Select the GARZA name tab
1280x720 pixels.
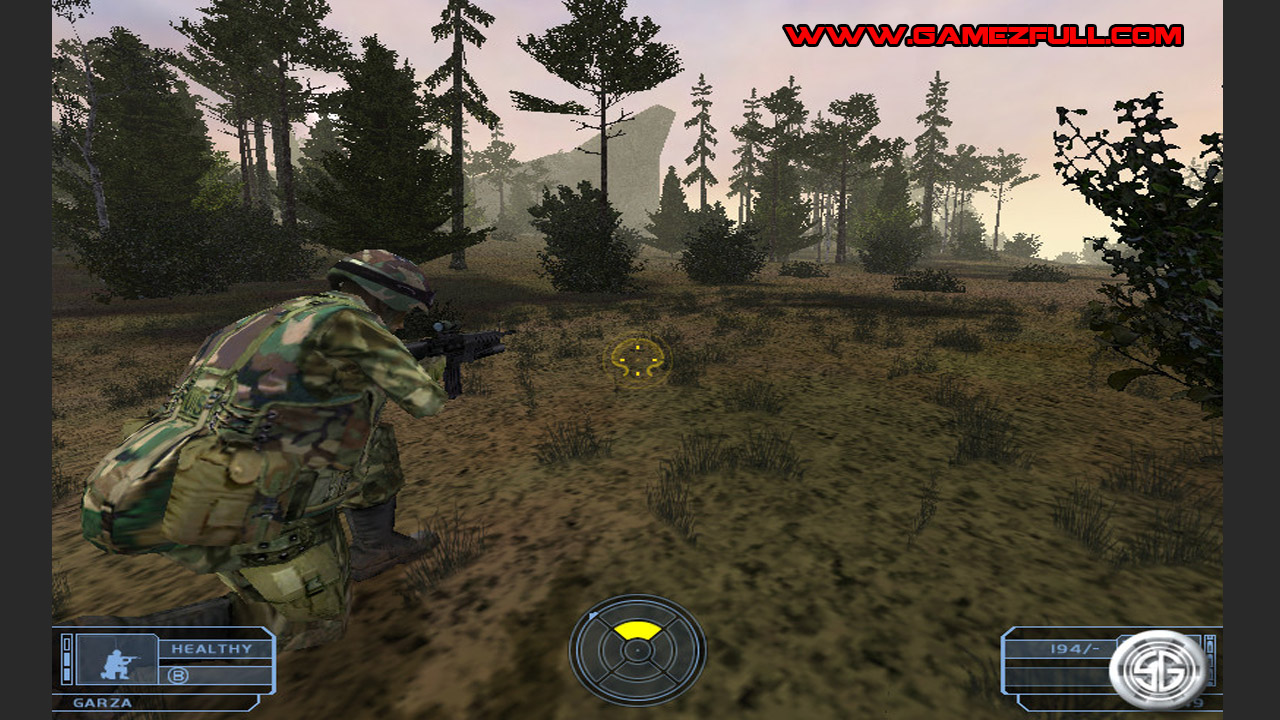pyautogui.click(x=101, y=702)
